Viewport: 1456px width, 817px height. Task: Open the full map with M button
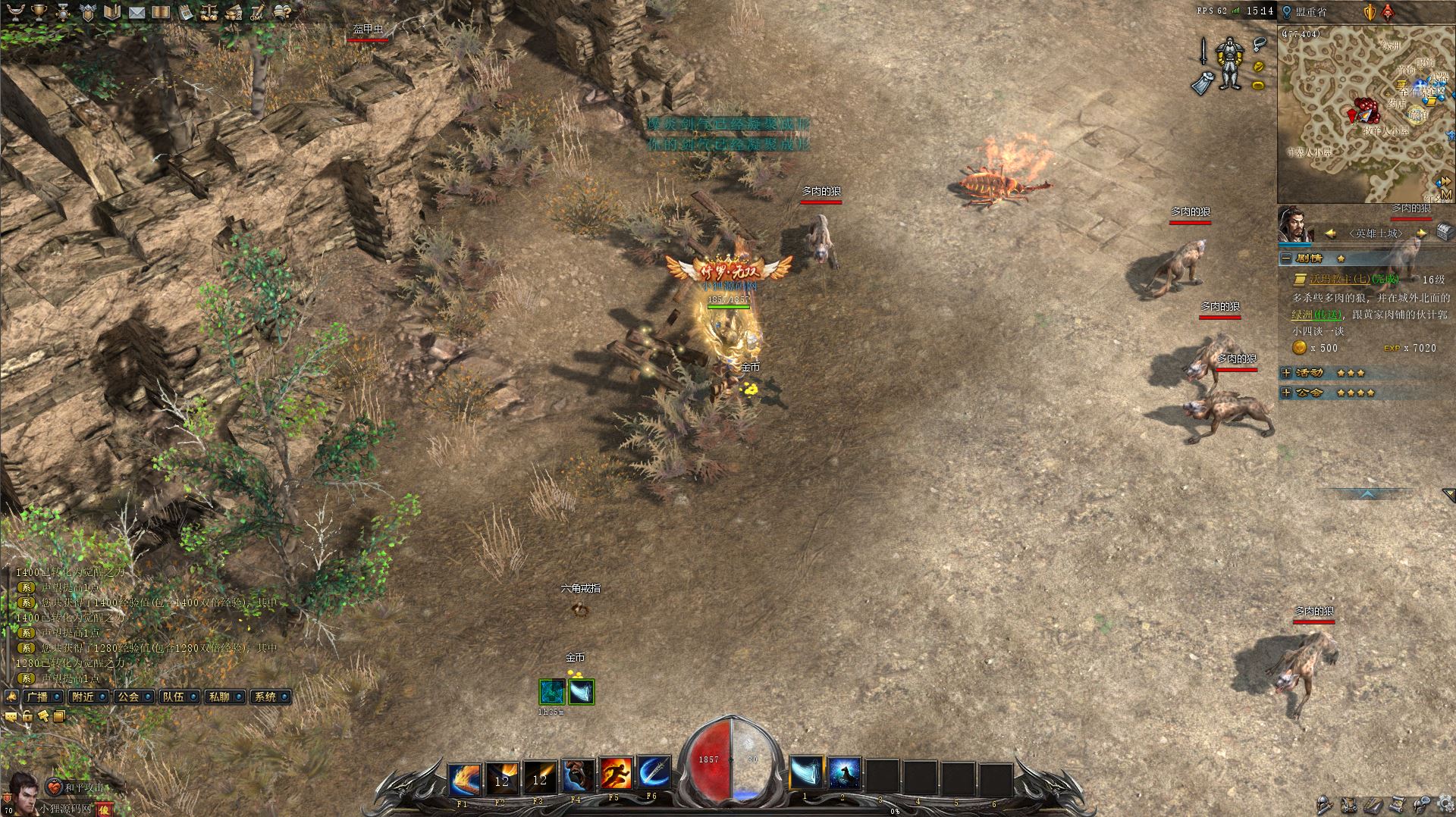pos(1445,196)
